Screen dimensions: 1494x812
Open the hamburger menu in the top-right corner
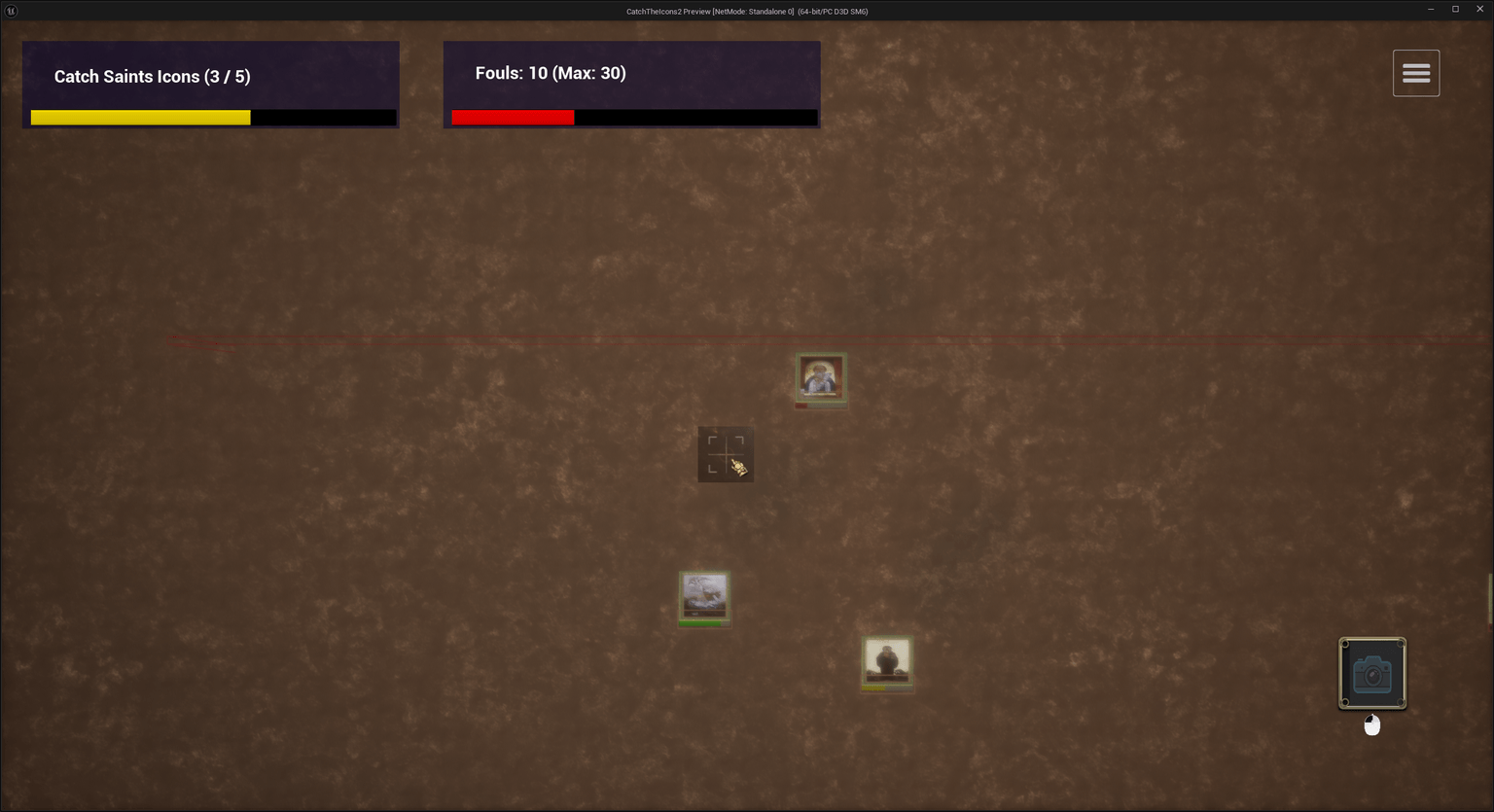point(1415,72)
